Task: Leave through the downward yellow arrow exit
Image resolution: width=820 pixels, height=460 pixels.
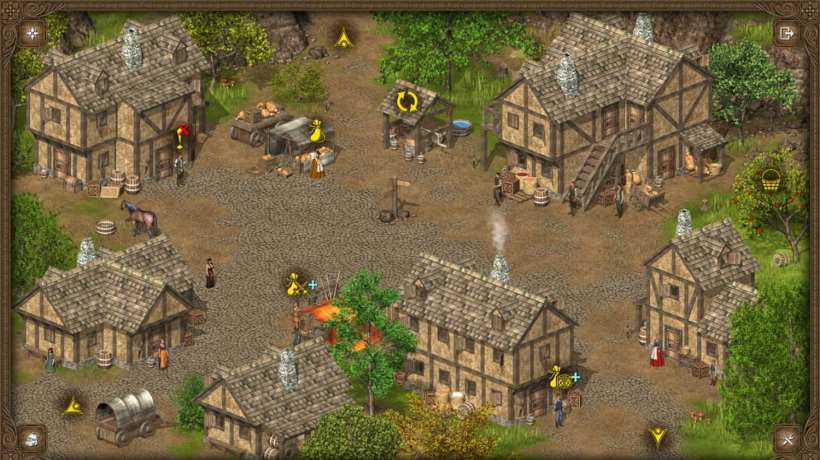Action: pyautogui.click(x=657, y=436)
